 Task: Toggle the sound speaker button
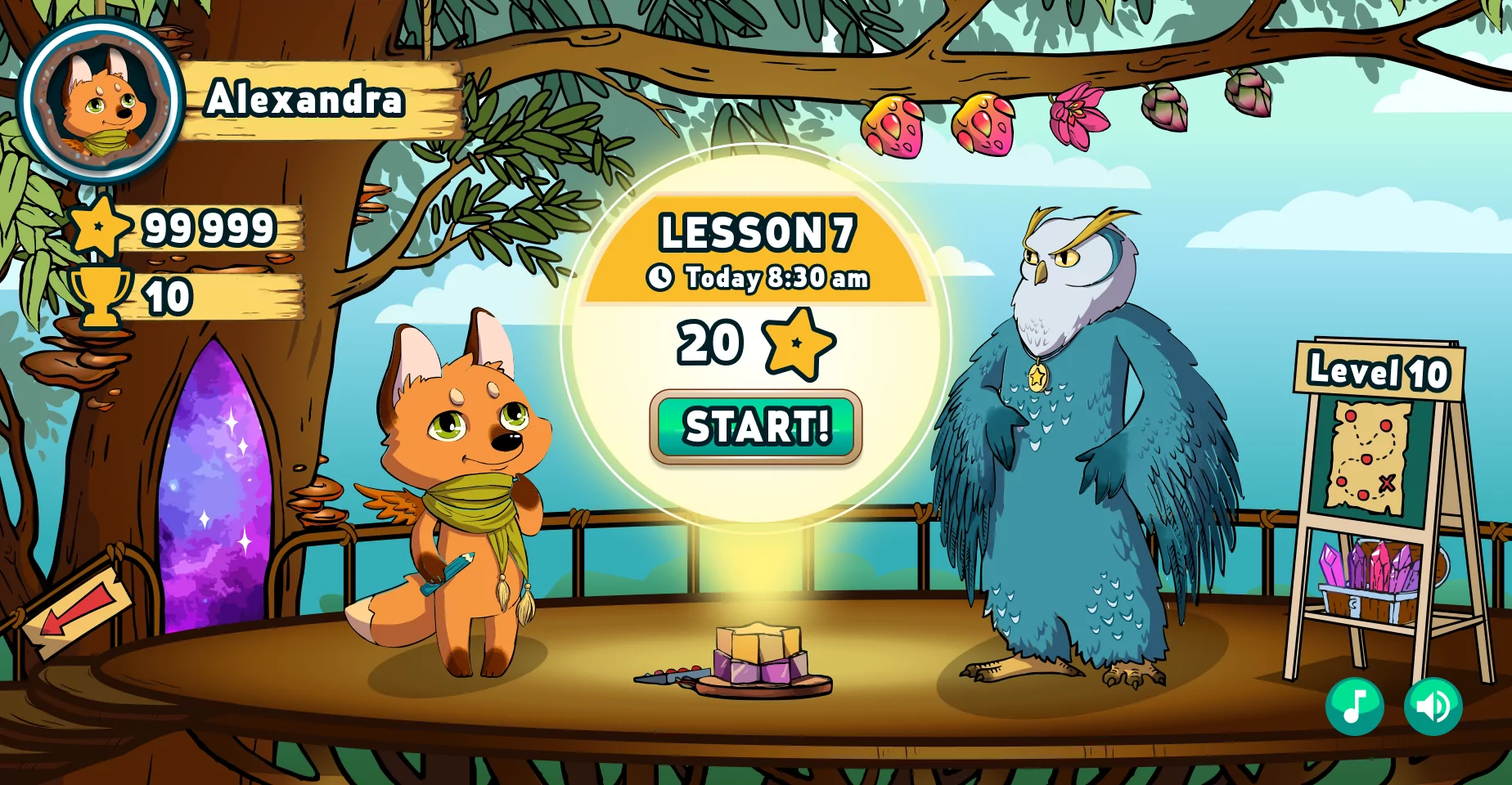pos(1433,706)
